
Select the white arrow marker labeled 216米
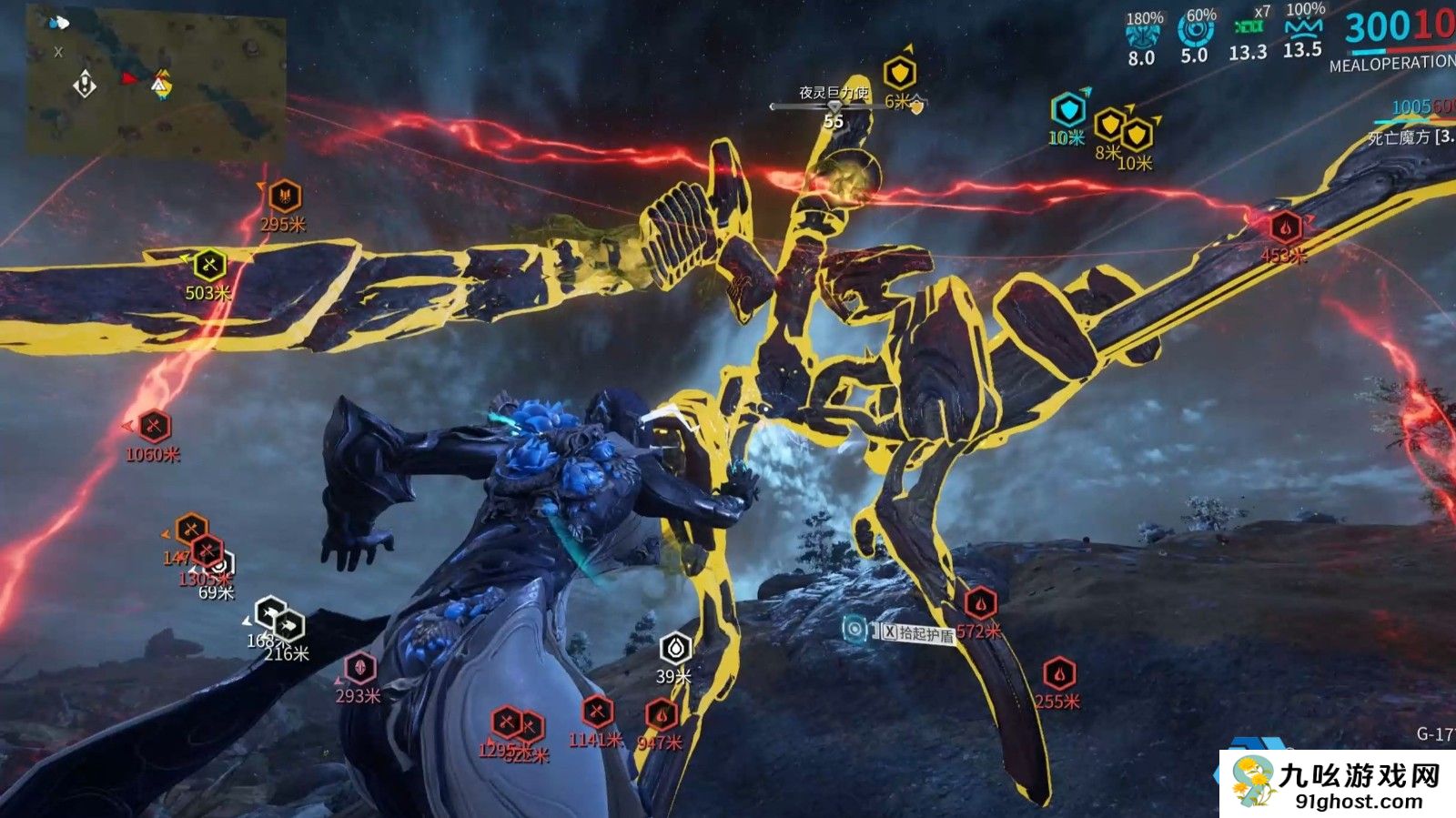[x=289, y=626]
